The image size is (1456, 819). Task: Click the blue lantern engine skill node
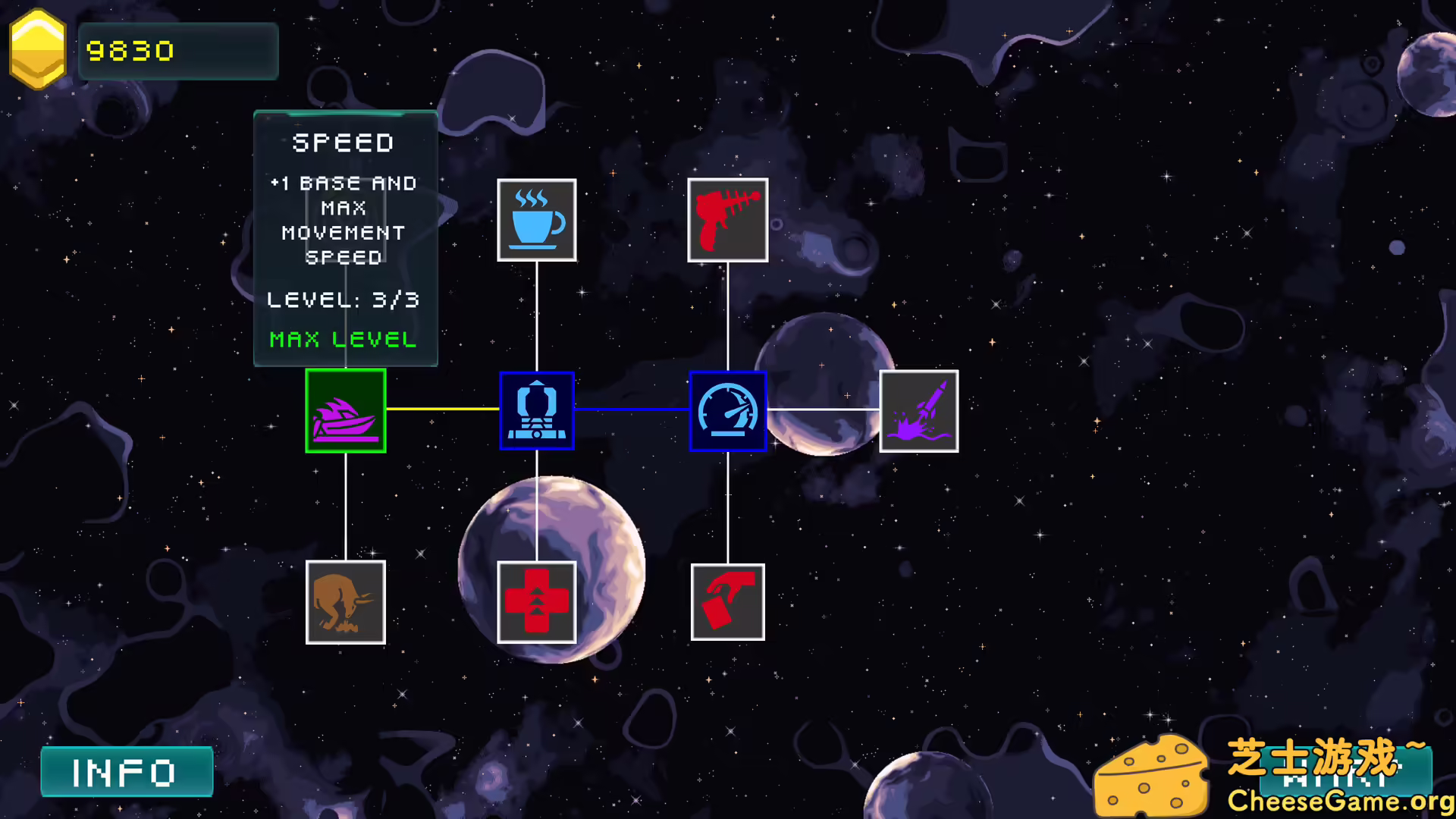click(x=537, y=410)
